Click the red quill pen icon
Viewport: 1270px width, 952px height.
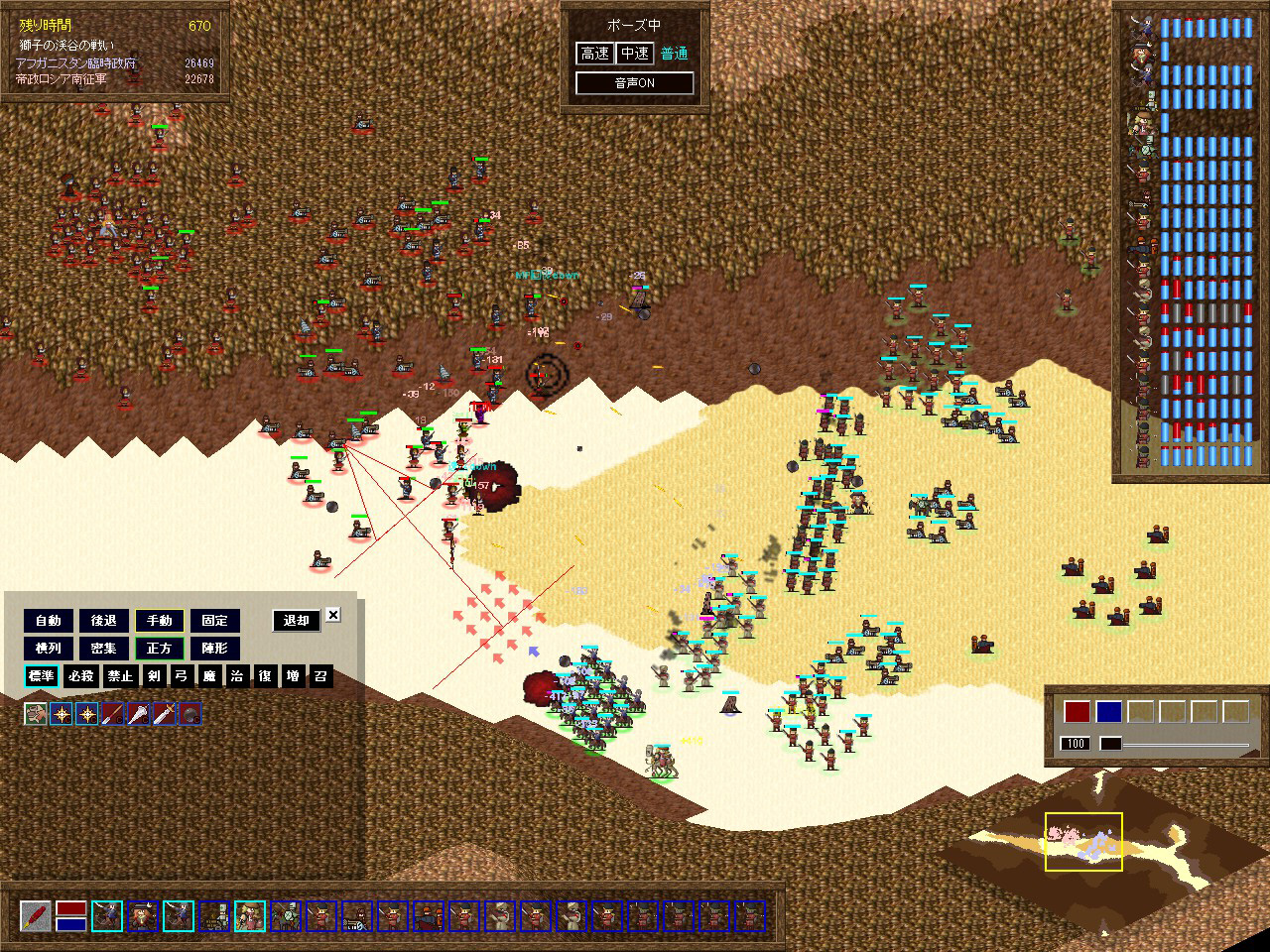point(36,915)
